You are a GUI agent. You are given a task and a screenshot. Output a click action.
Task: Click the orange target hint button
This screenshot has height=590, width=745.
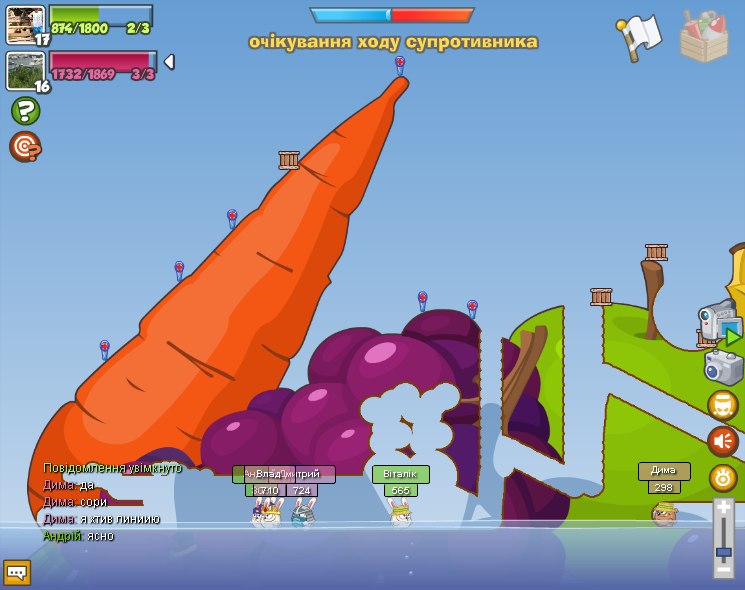(24, 146)
